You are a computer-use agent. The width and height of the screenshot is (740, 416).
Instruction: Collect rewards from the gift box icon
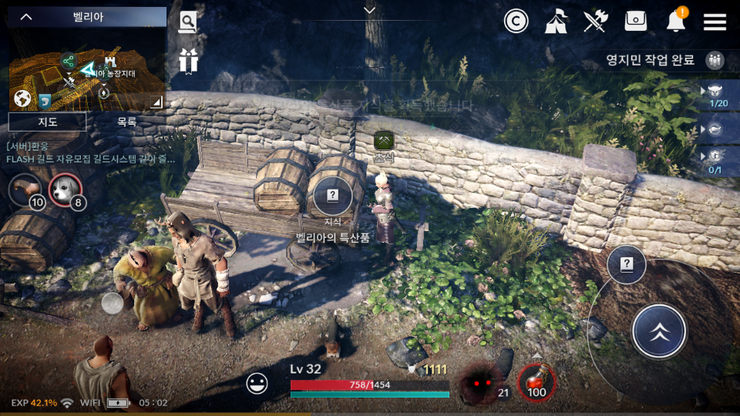[188, 61]
